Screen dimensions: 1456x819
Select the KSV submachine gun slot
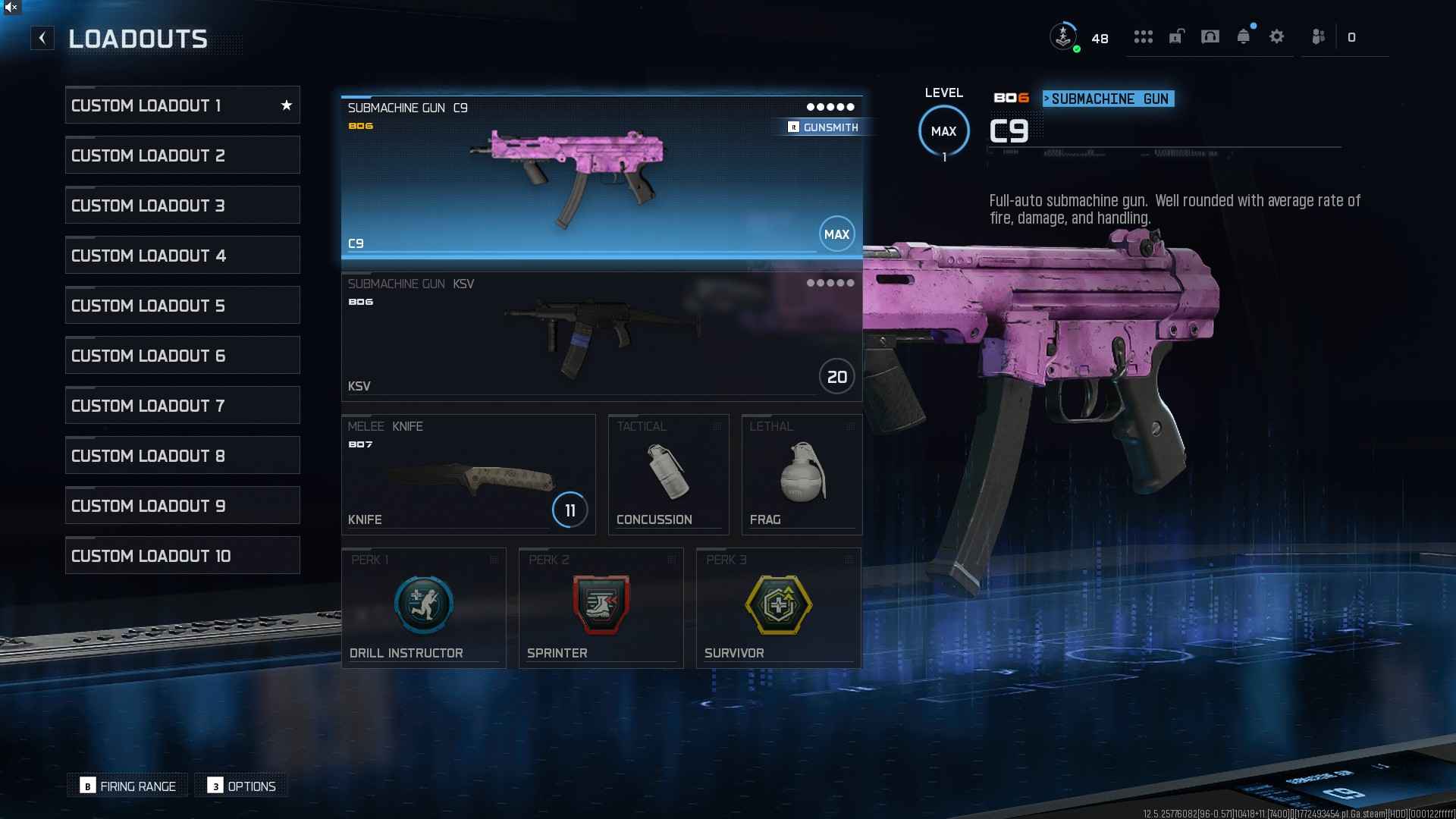point(599,334)
